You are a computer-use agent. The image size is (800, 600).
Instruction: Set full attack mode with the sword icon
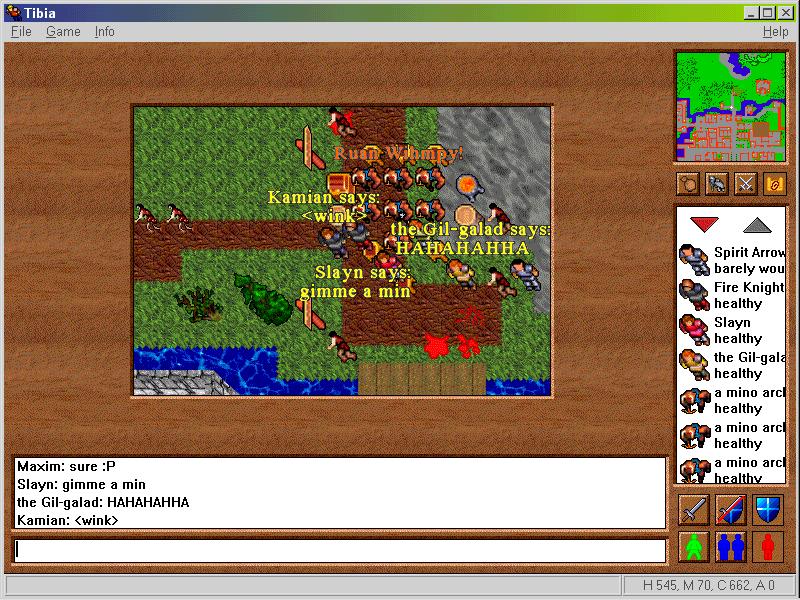tap(694, 510)
